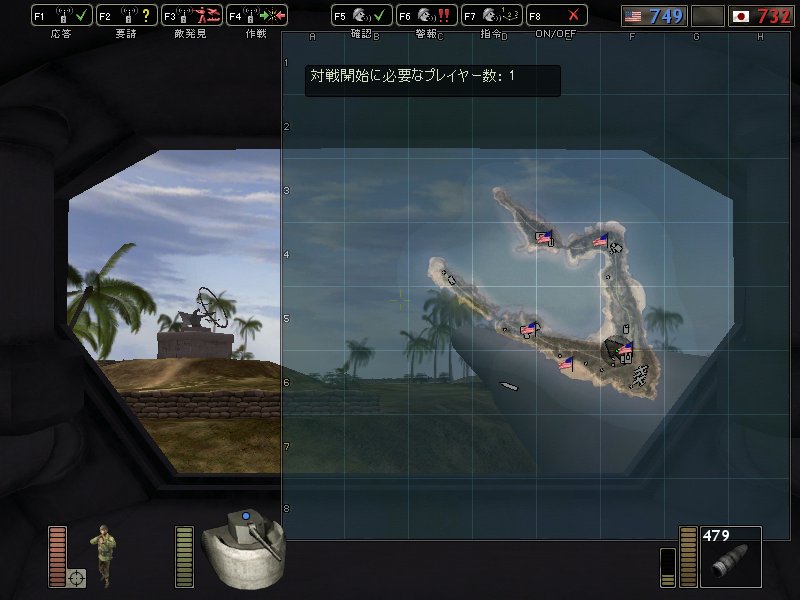Select the shell ammunition weapon icon
800x600 pixels.
pos(730,562)
